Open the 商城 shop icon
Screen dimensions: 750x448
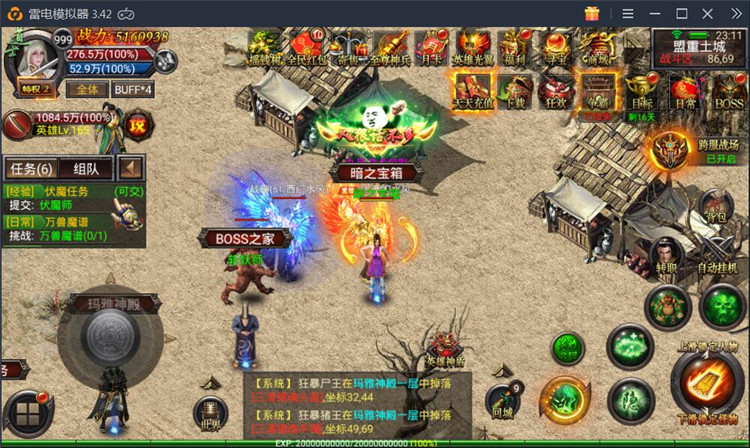click(x=598, y=45)
